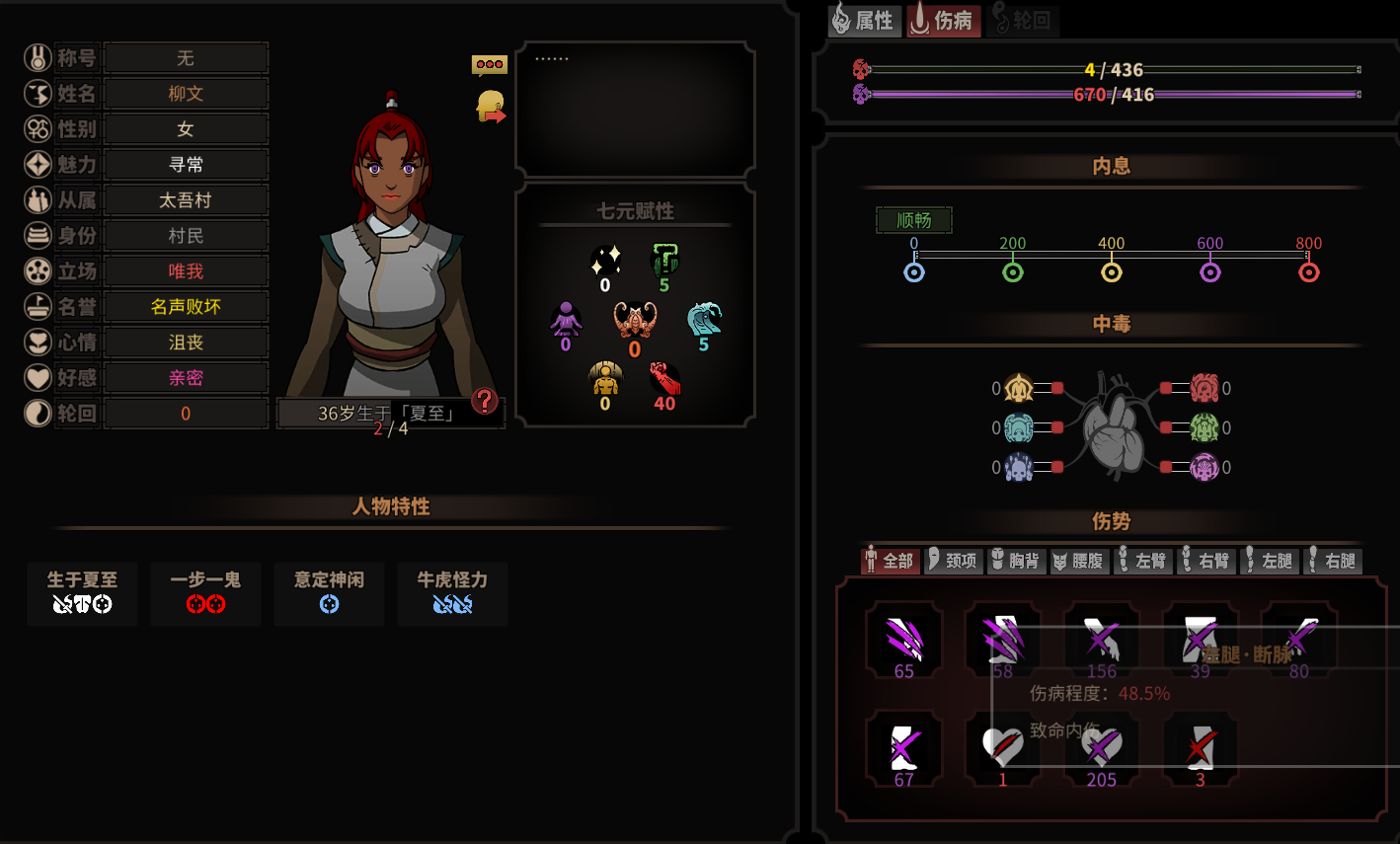Select the 左臂 left arm filter
Image resolution: width=1400 pixels, height=844 pixels.
1141,561
